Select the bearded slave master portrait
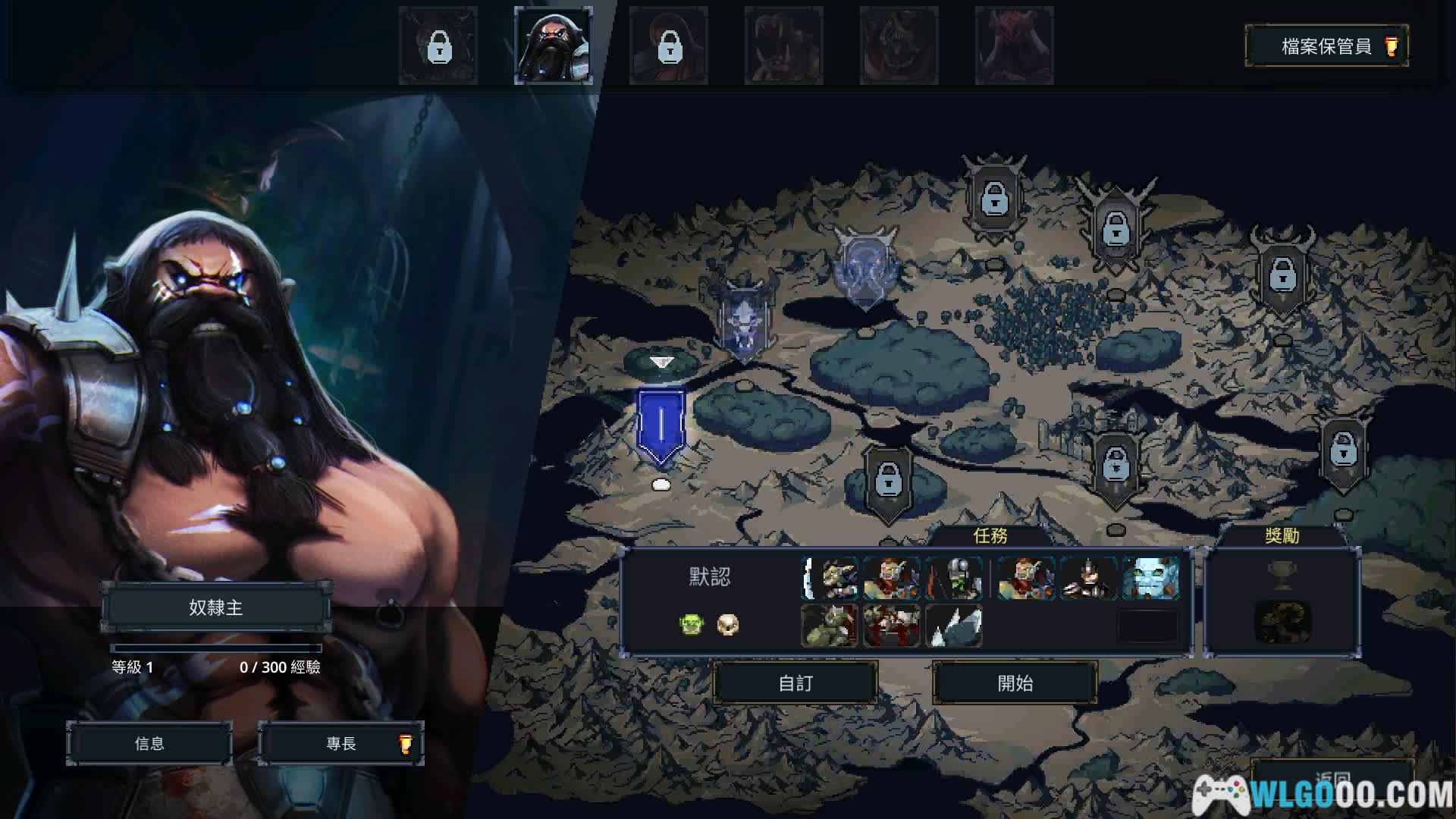 pos(554,45)
